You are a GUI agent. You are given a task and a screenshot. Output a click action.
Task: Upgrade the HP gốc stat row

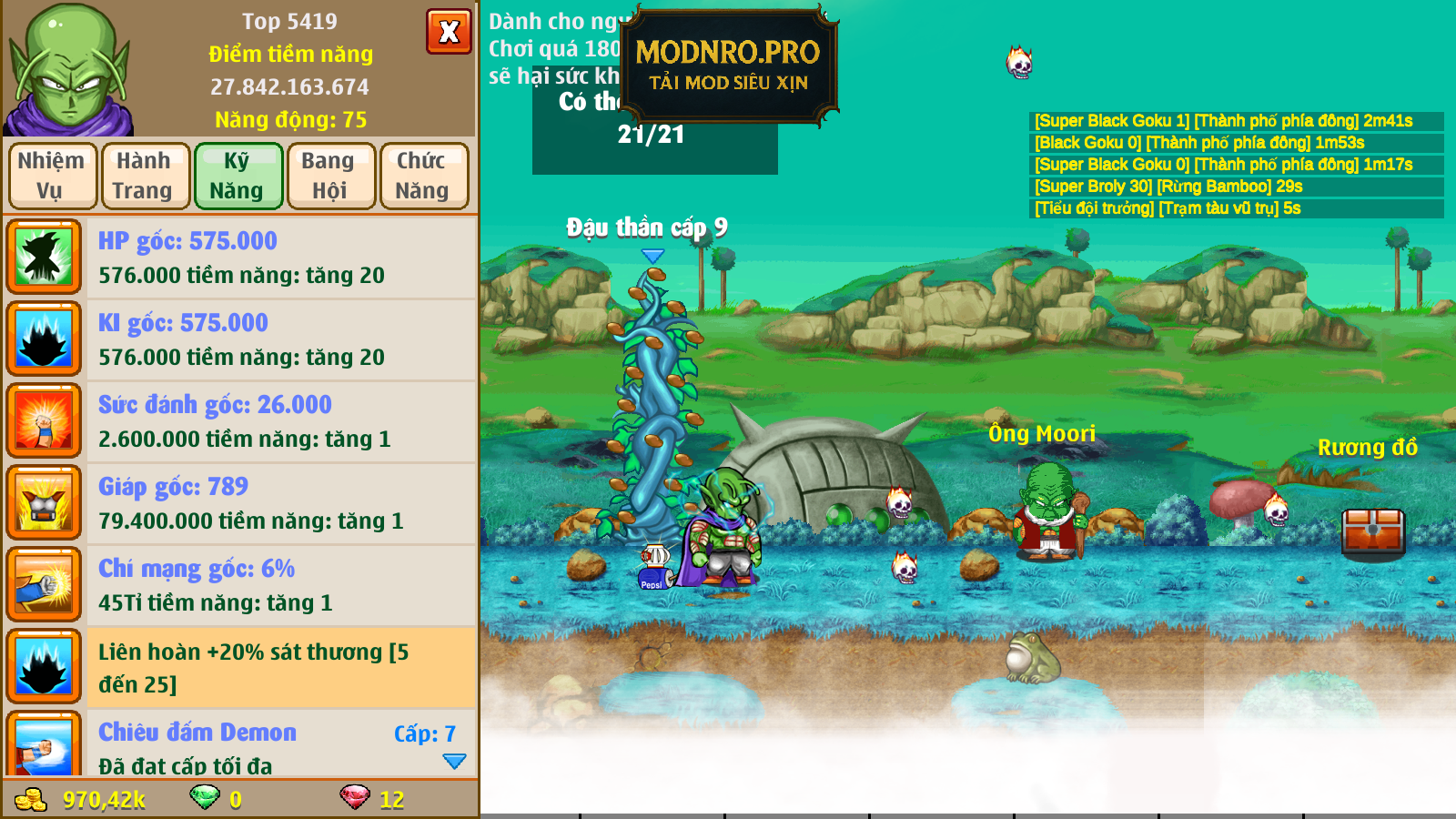pyautogui.click(x=241, y=258)
